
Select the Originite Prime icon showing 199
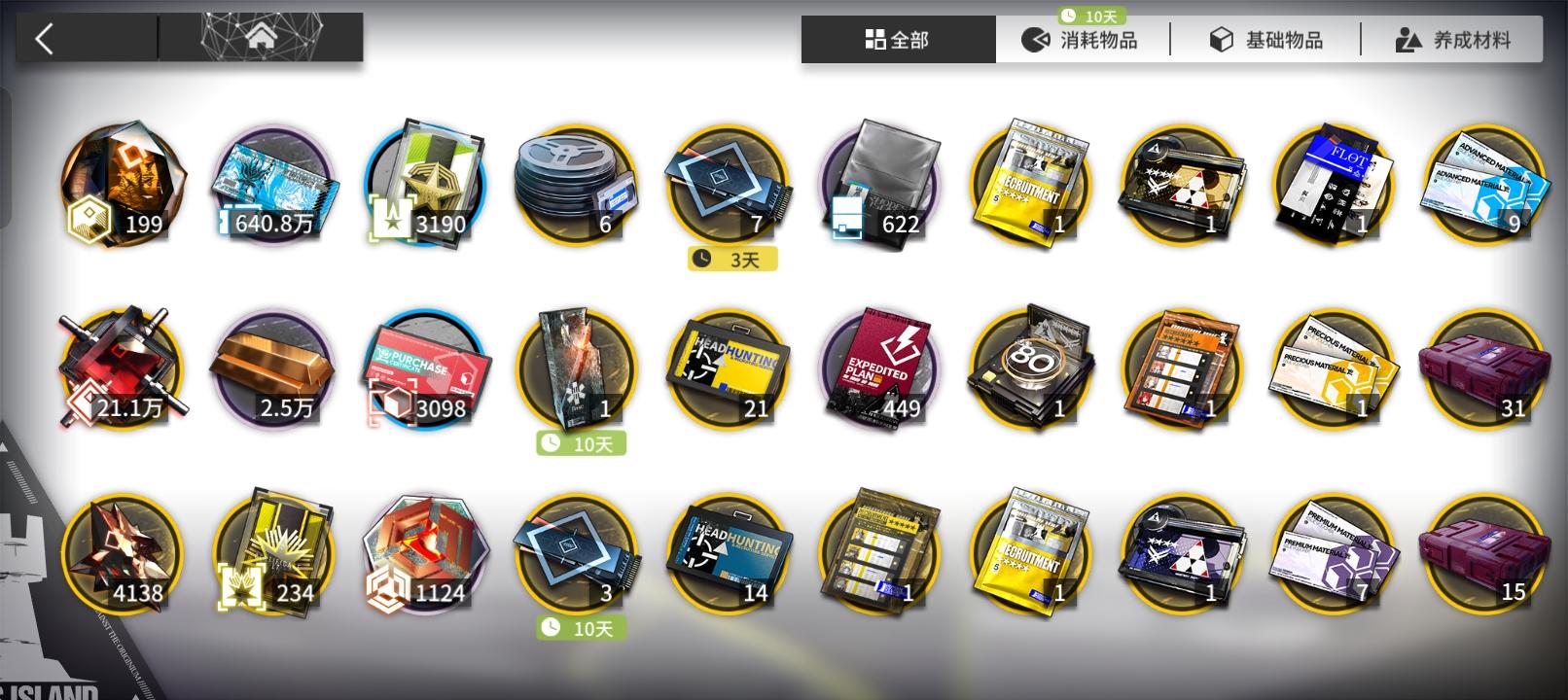click(x=122, y=185)
